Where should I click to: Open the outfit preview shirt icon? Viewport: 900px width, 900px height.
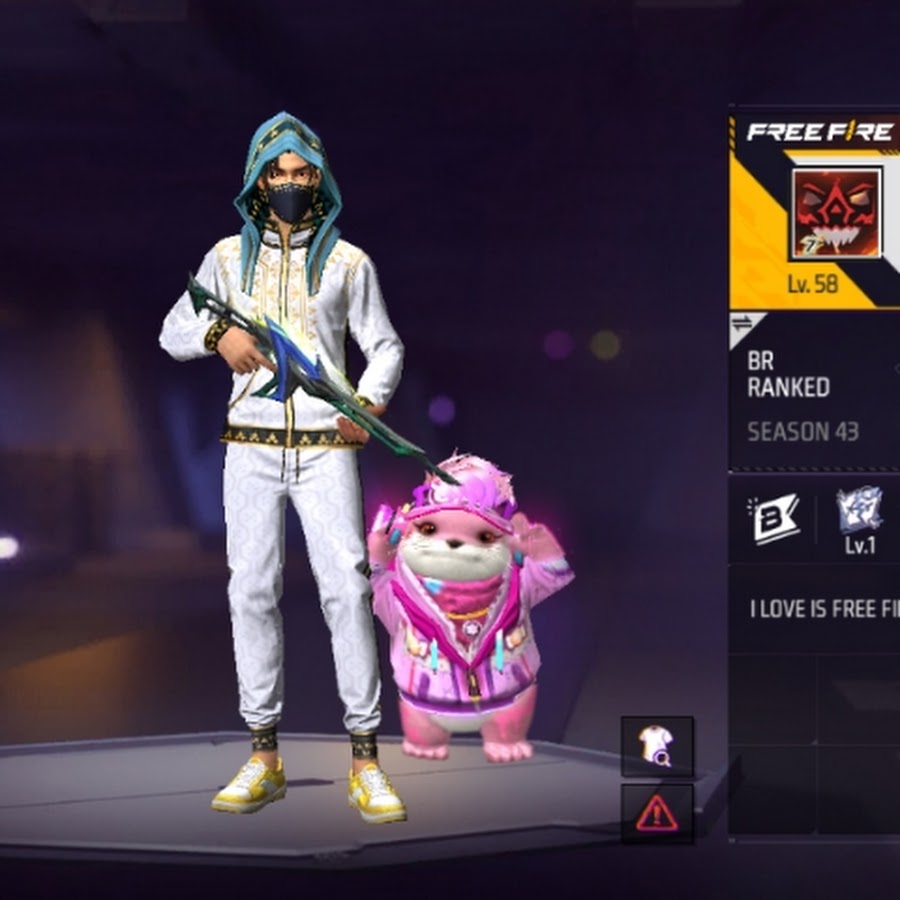(x=657, y=746)
